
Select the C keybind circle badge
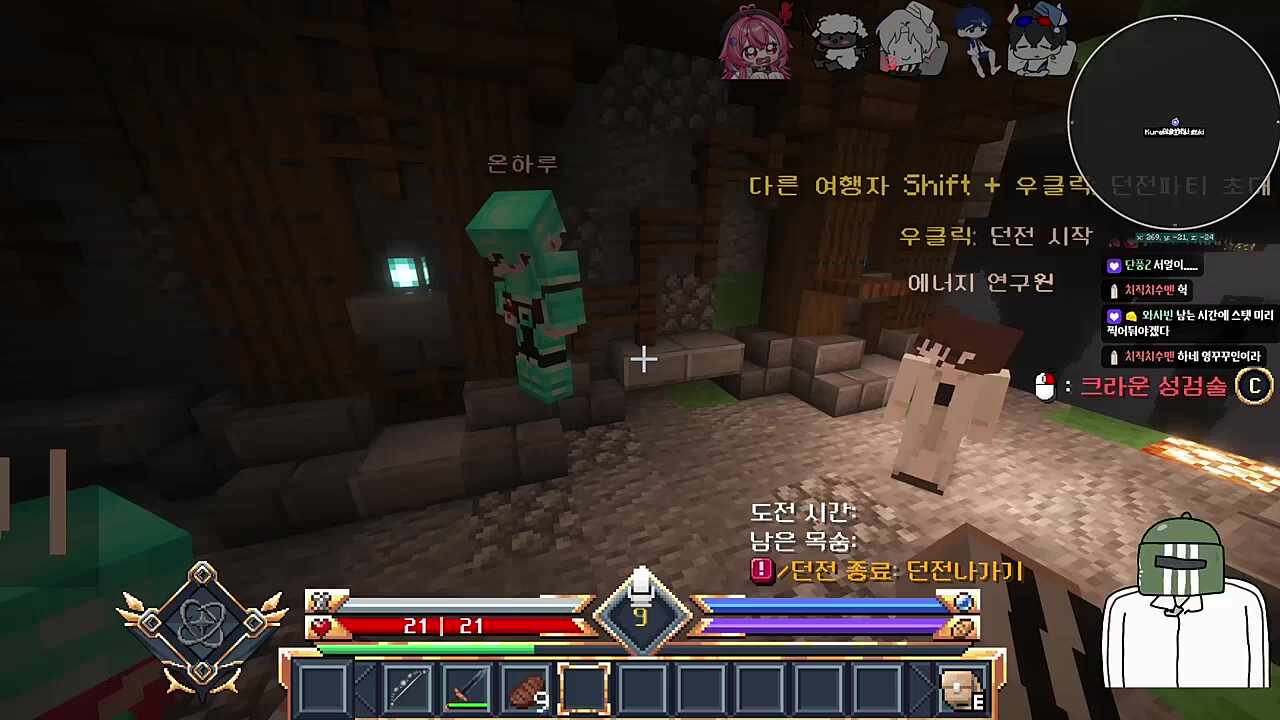pos(1254,387)
